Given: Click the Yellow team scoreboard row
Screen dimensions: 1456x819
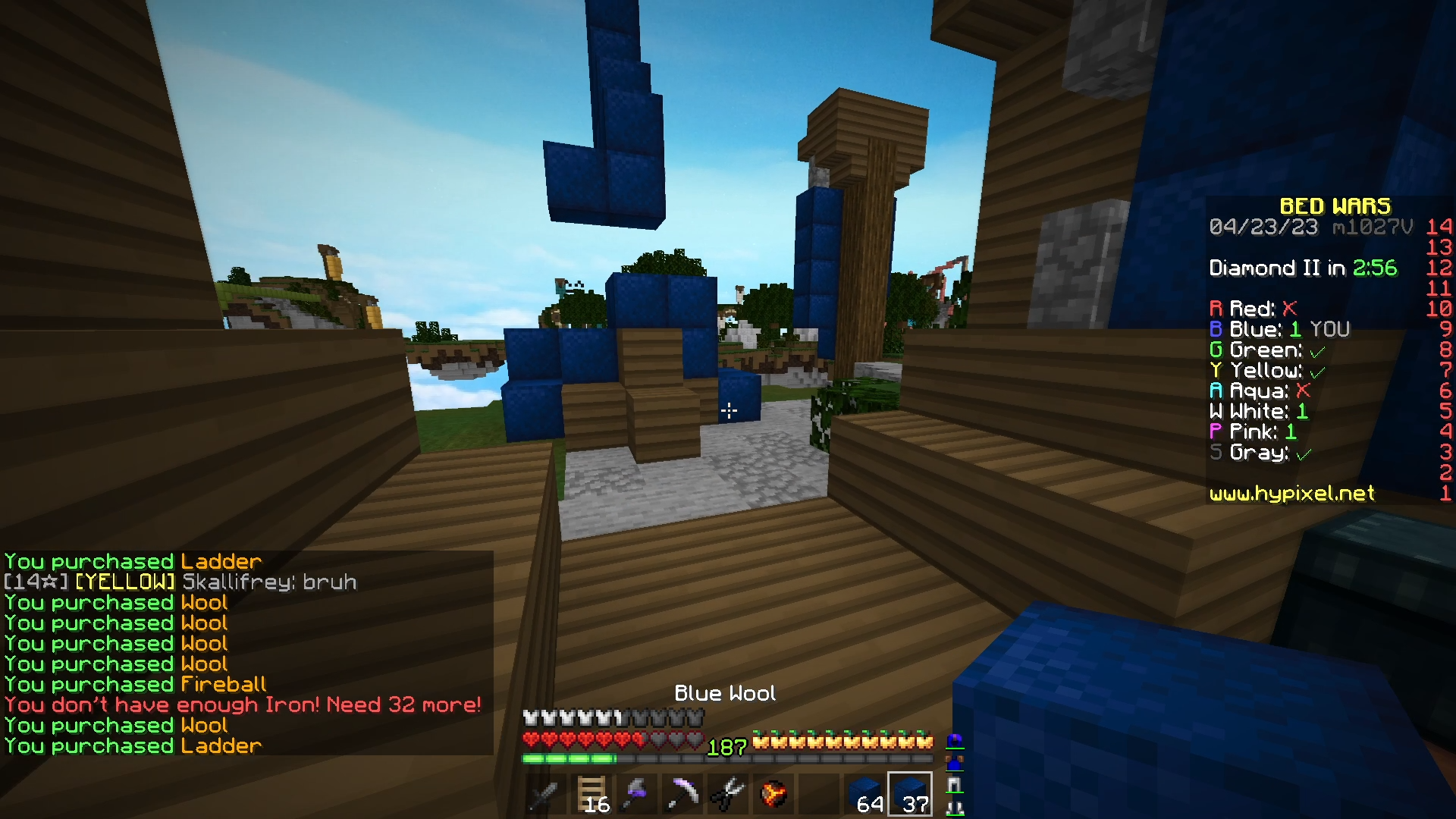Looking at the screenshot, I should pyautogui.click(x=1268, y=370).
